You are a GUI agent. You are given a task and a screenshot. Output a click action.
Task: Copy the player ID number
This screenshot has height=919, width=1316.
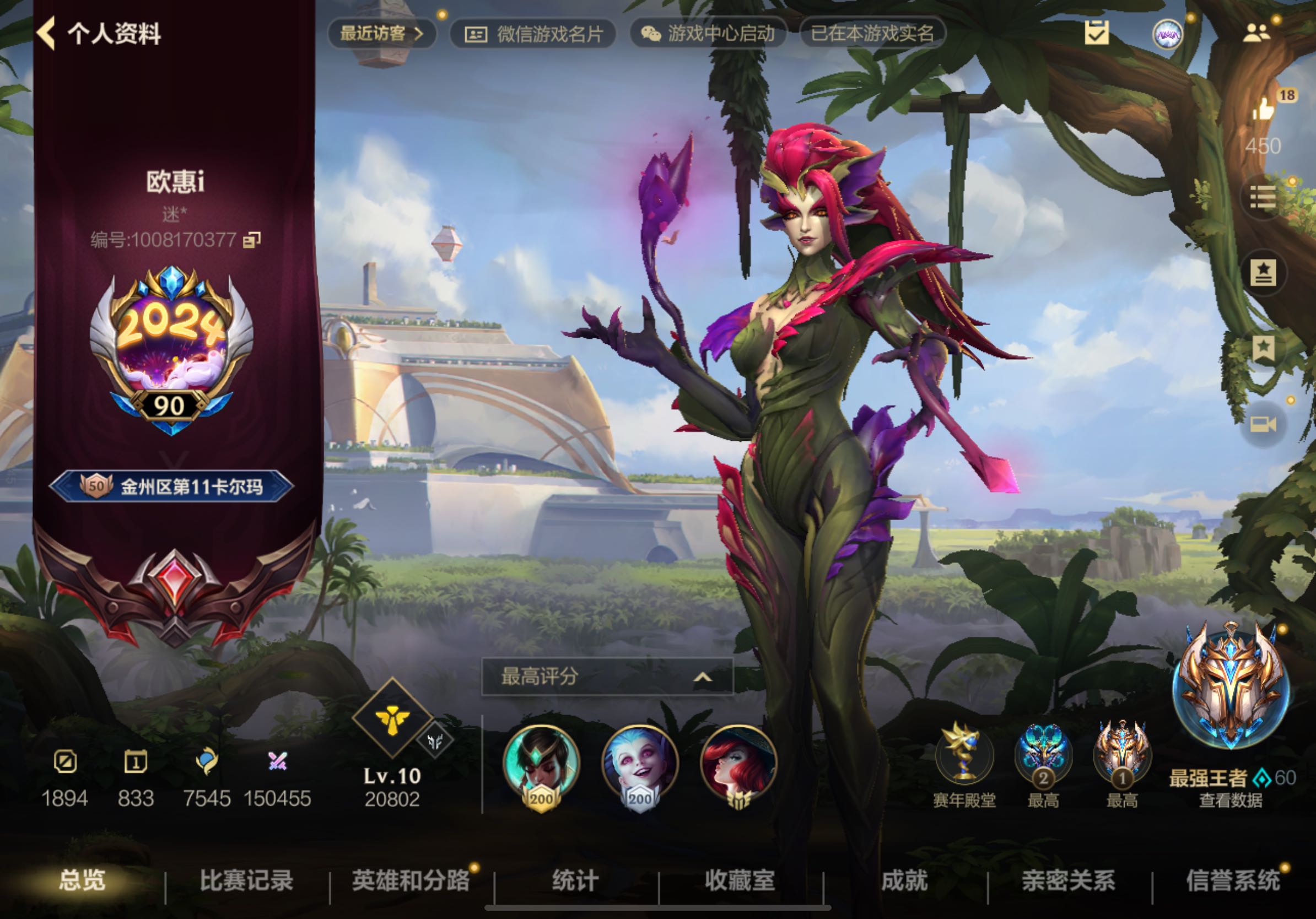[x=252, y=240]
